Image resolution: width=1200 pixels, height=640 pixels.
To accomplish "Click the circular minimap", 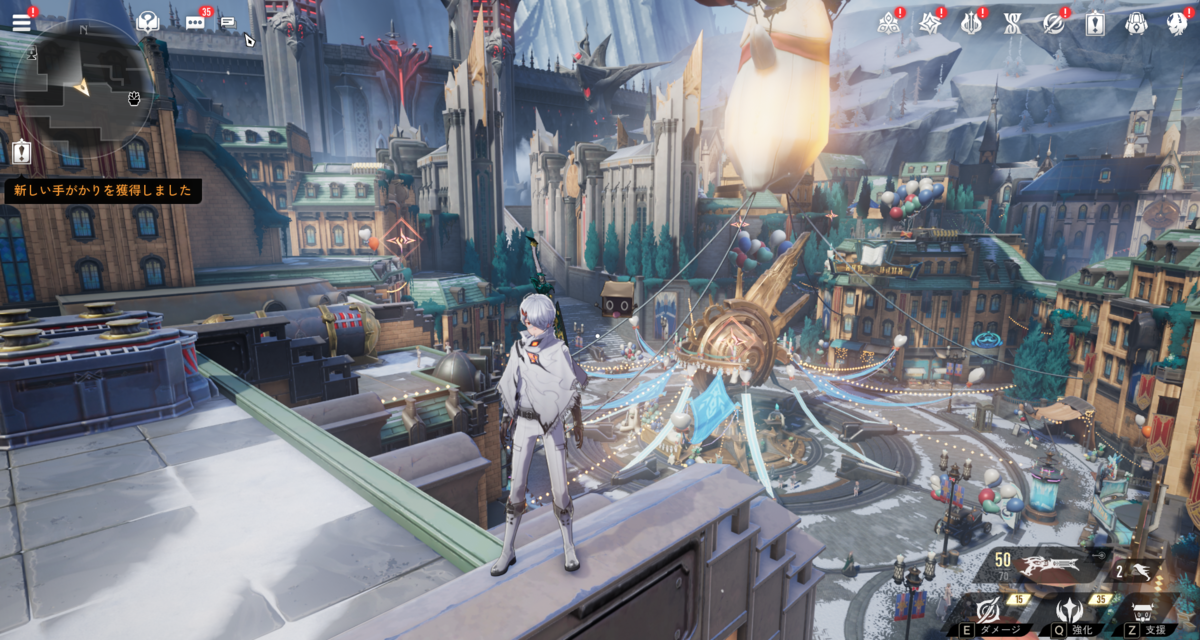I will (x=83, y=89).
